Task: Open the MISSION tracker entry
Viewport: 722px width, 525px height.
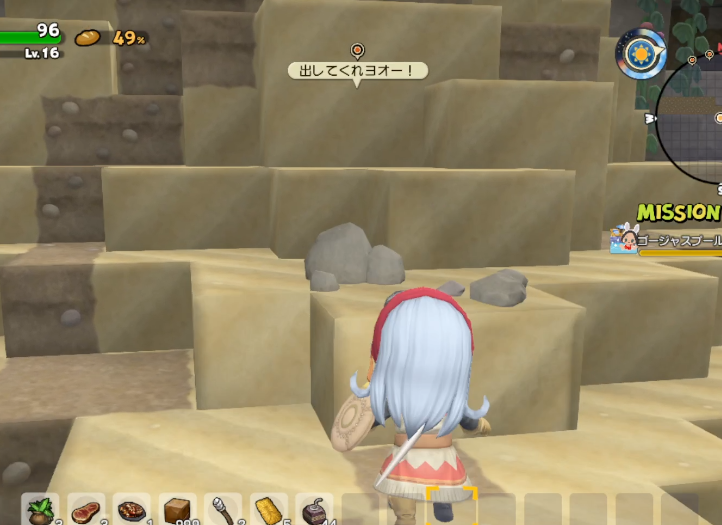Action: tap(679, 213)
